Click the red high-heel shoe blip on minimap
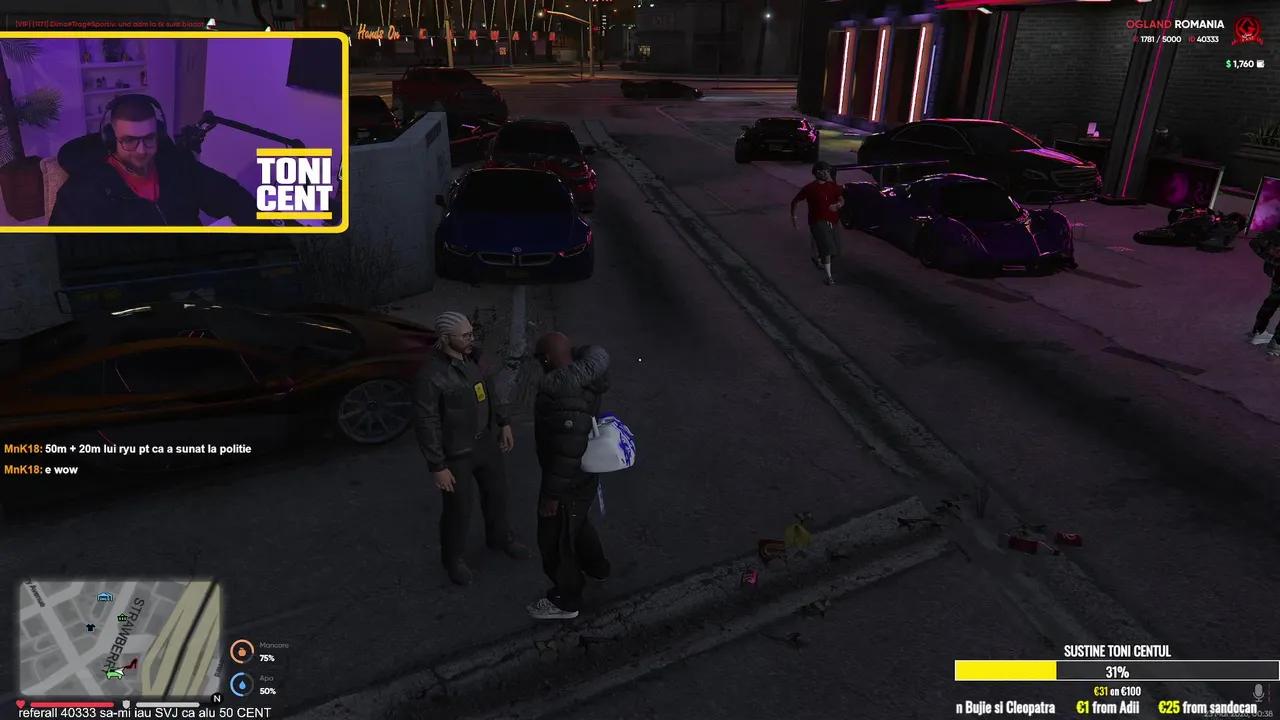This screenshot has height=720, width=1280. pos(132,663)
